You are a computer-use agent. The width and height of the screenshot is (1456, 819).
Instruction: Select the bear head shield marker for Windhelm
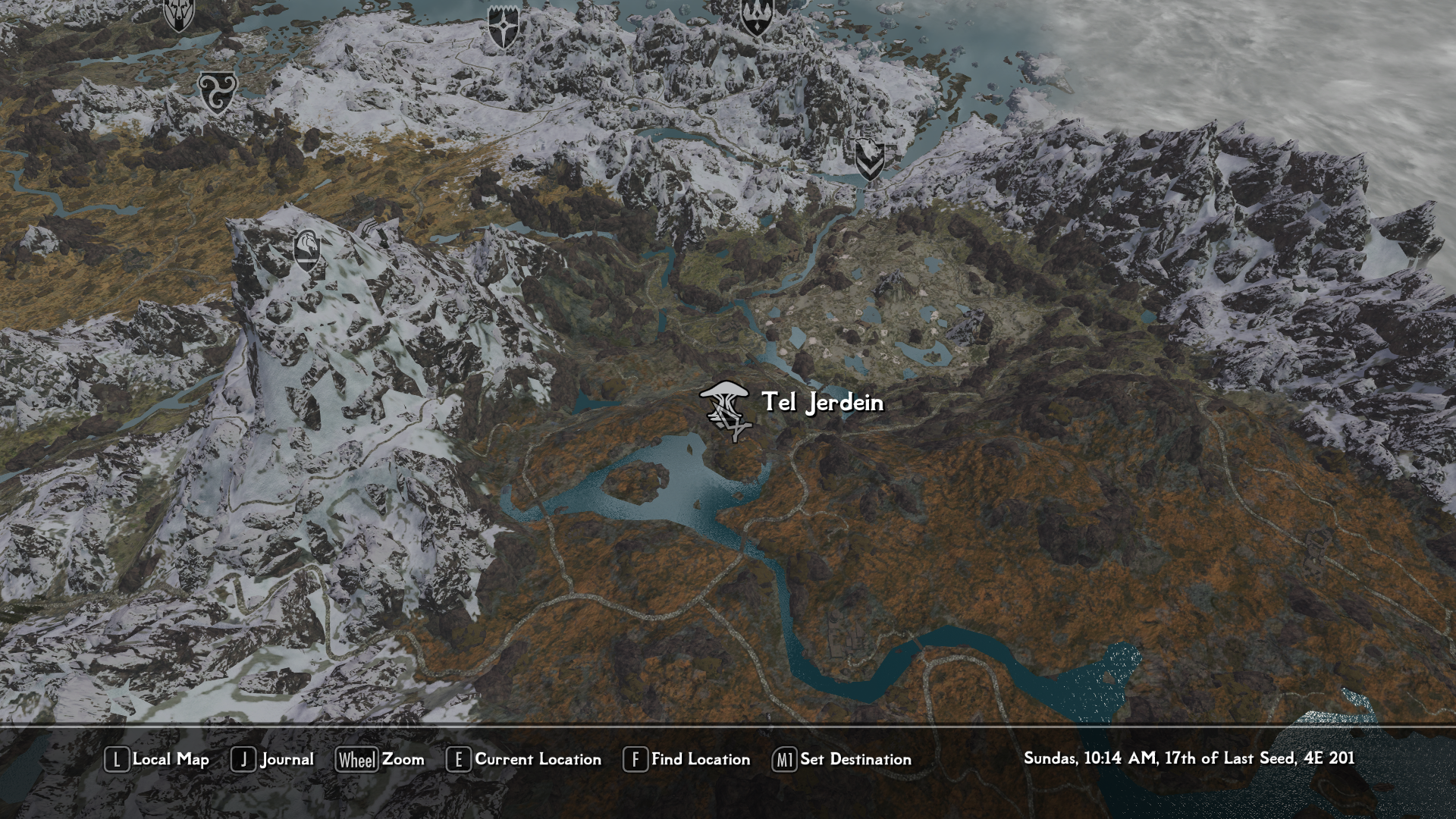(868, 160)
